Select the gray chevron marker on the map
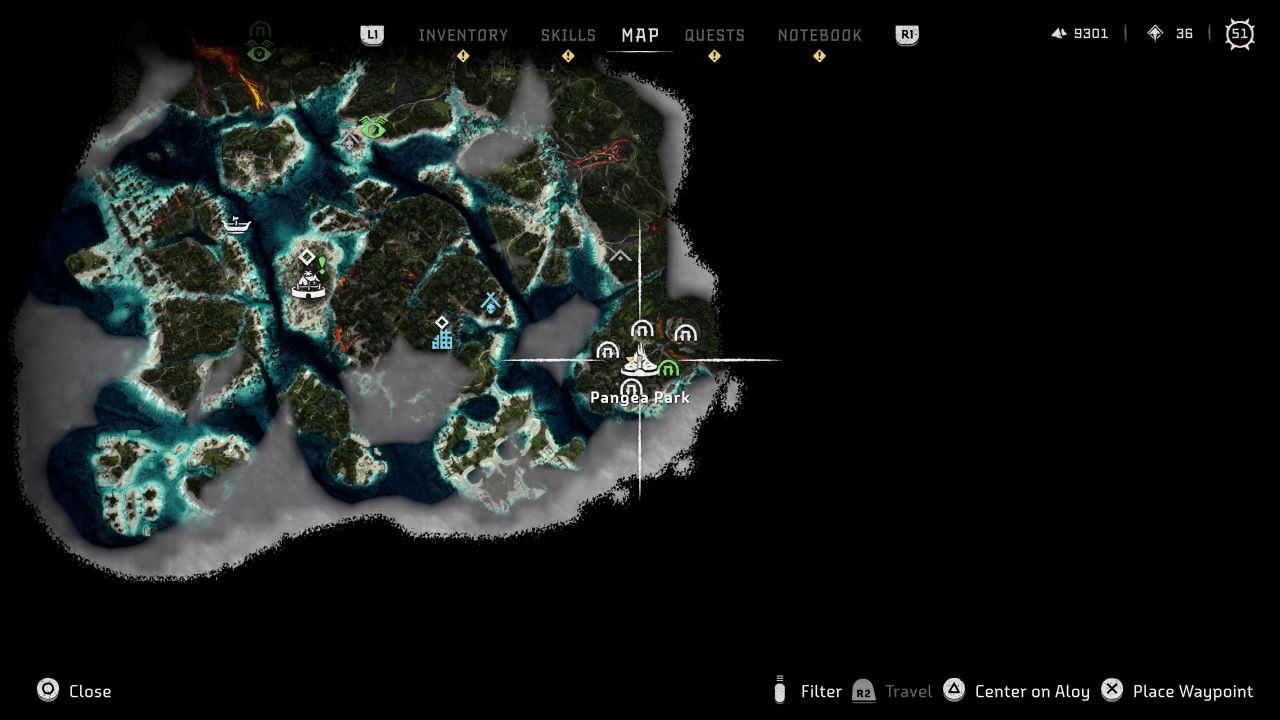 620,256
